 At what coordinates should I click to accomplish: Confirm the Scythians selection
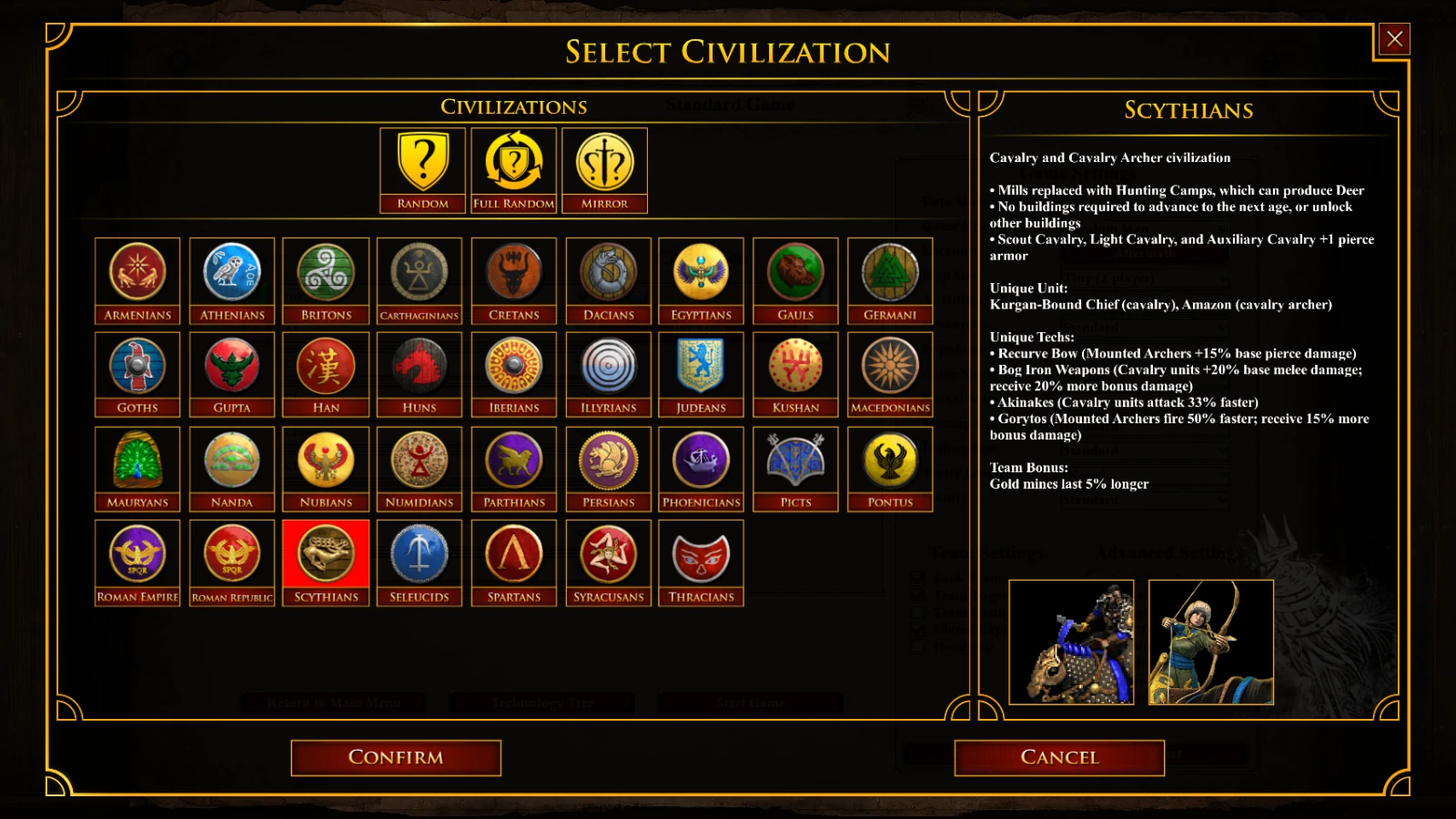coord(395,756)
